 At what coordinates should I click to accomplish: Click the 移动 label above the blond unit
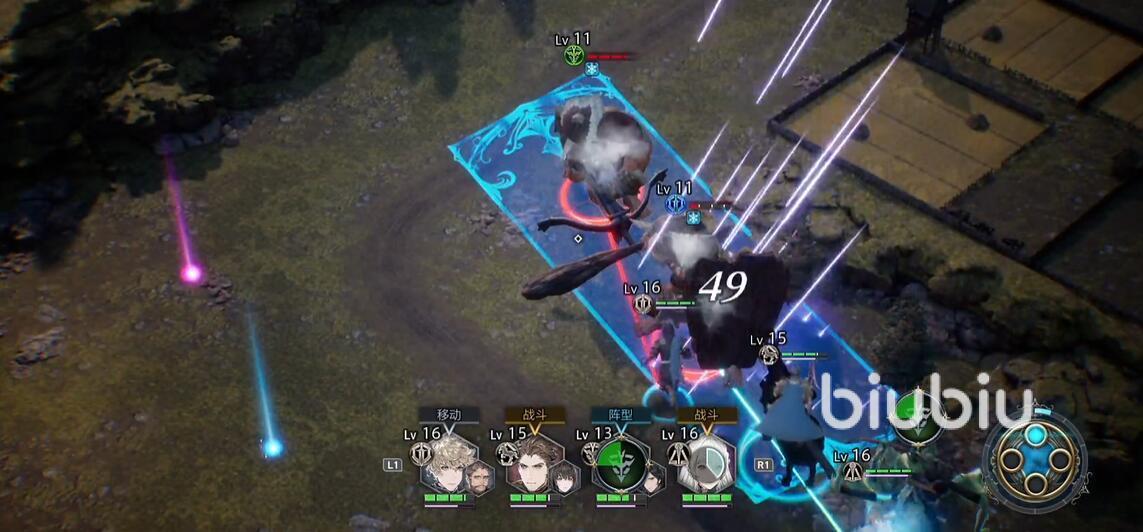(449, 414)
